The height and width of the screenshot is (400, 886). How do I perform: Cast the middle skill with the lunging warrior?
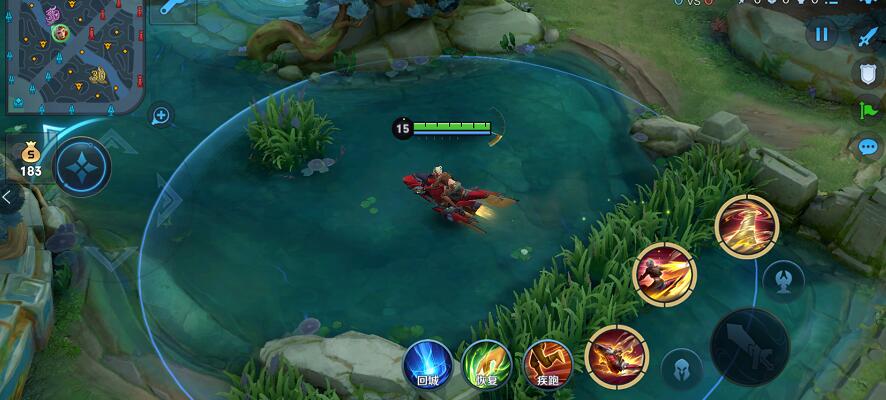point(664,274)
